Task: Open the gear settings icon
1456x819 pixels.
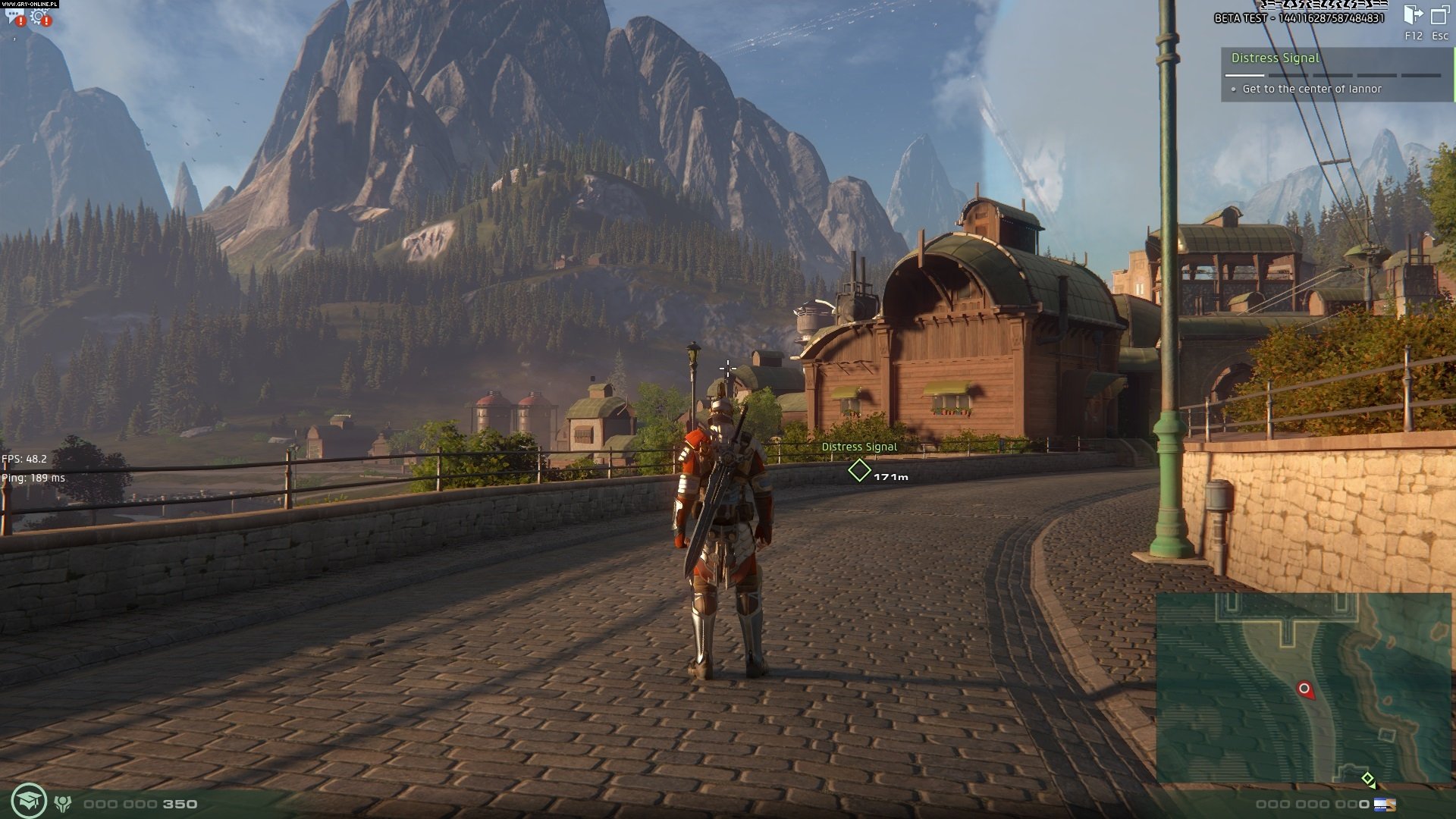Action: pyautogui.click(x=39, y=16)
